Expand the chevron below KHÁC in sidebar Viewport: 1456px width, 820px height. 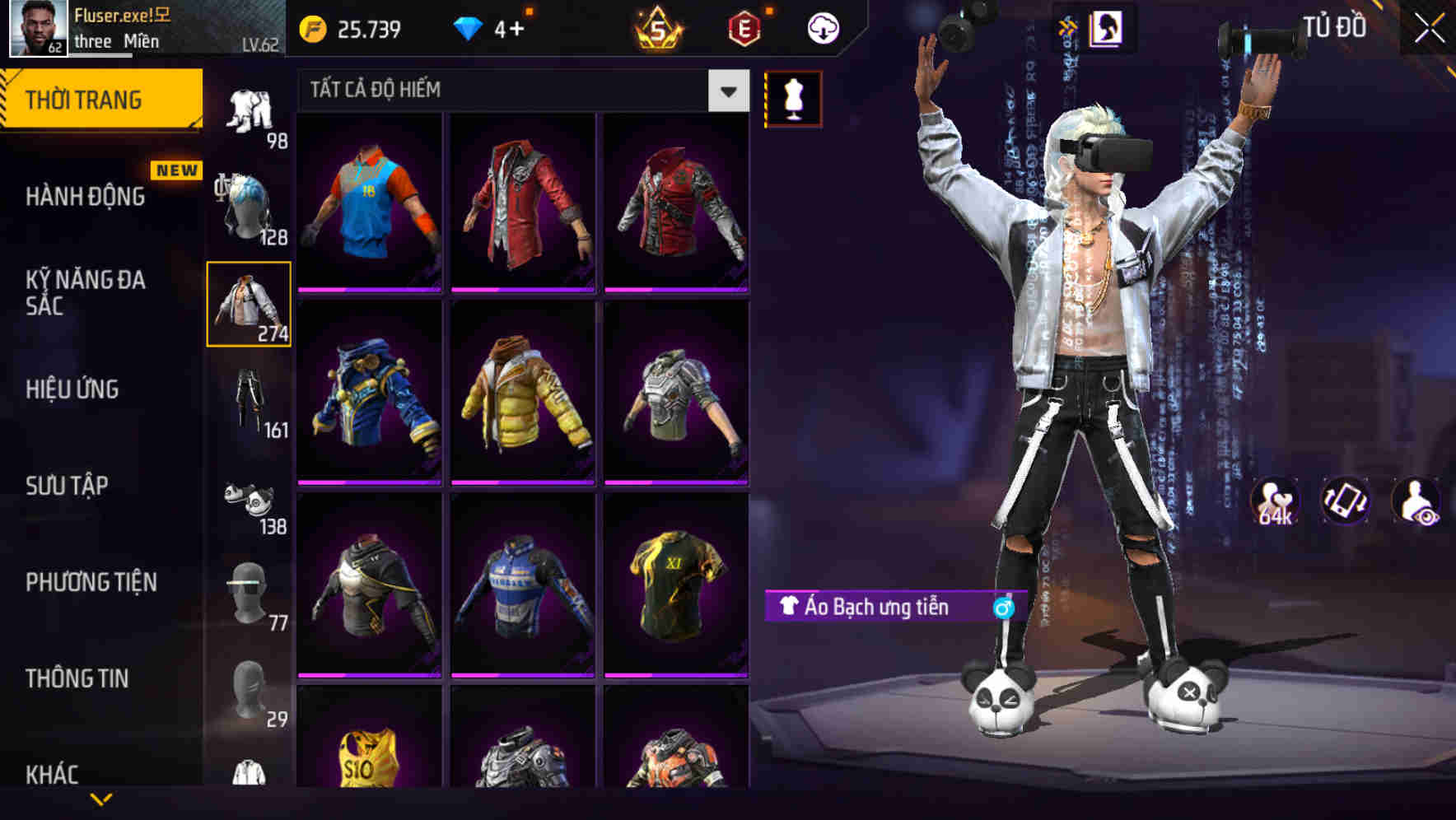click(101, 797)
